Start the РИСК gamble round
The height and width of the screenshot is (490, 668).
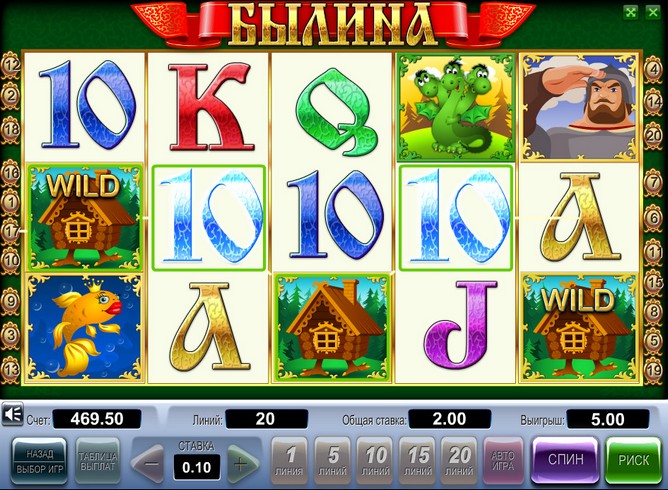(x=633, y=460)
